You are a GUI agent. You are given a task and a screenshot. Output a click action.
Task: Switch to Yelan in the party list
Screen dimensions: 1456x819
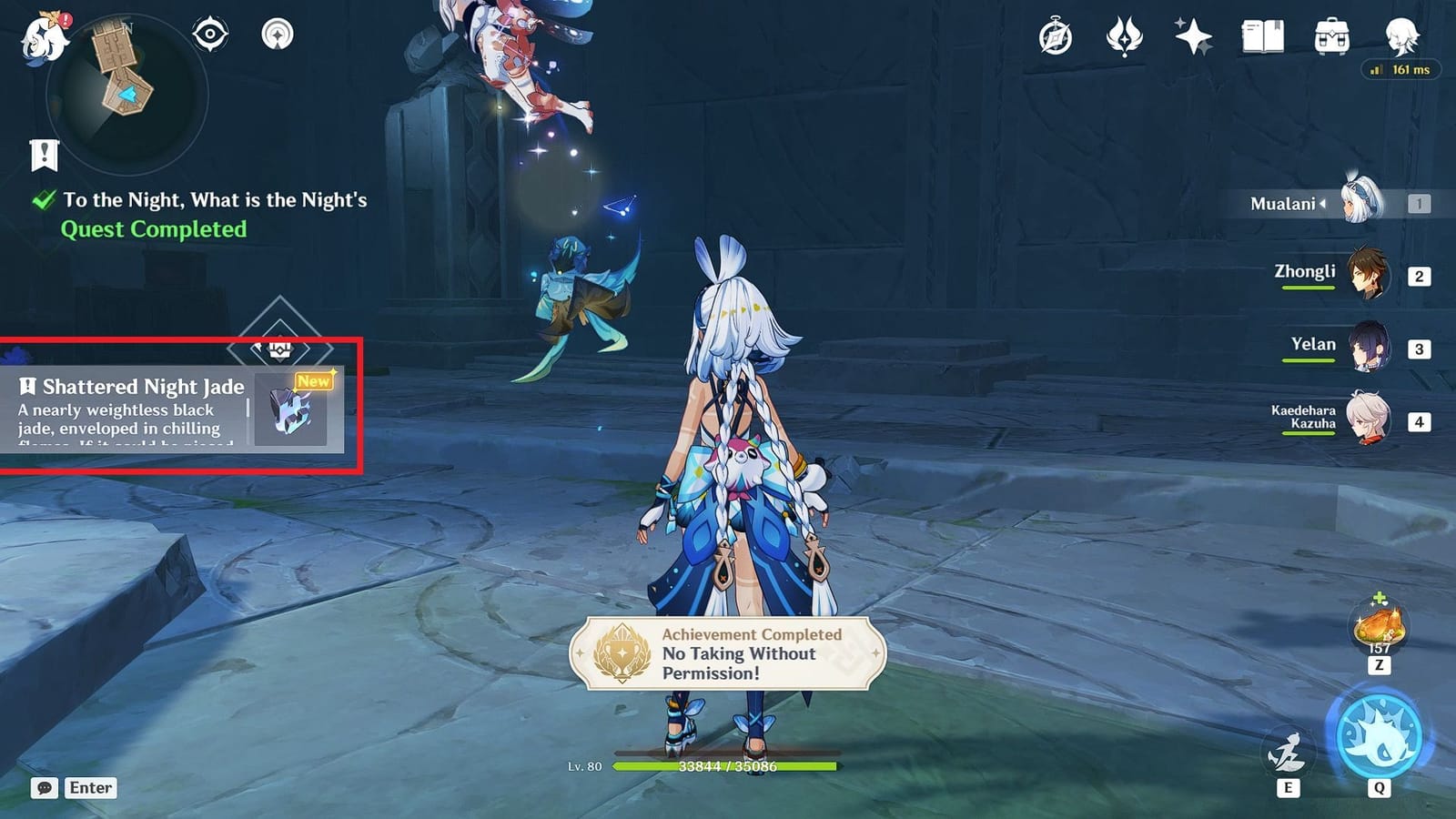click(1370, 344)
